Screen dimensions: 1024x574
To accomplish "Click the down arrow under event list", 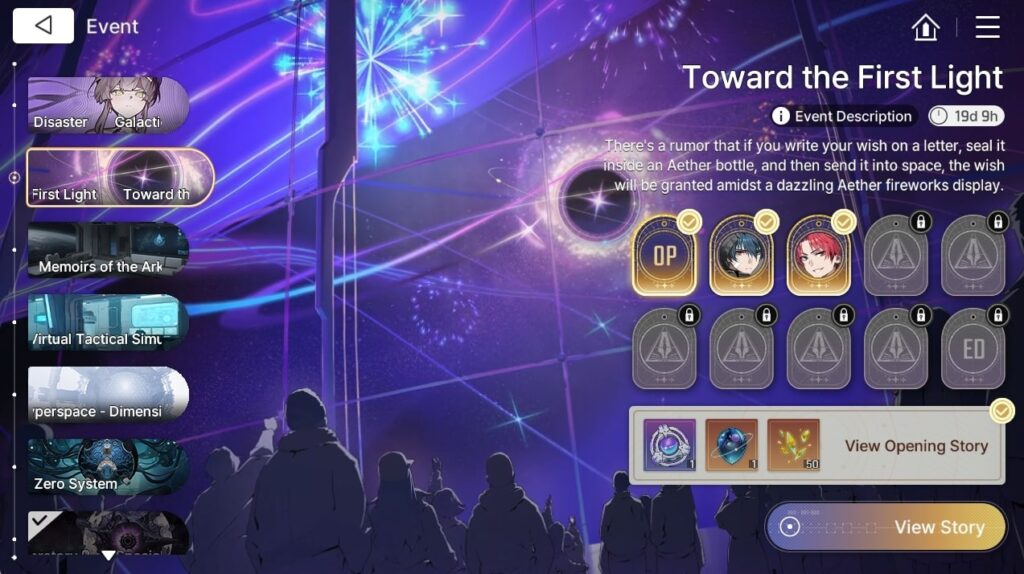I will click(x=108, y=554).
